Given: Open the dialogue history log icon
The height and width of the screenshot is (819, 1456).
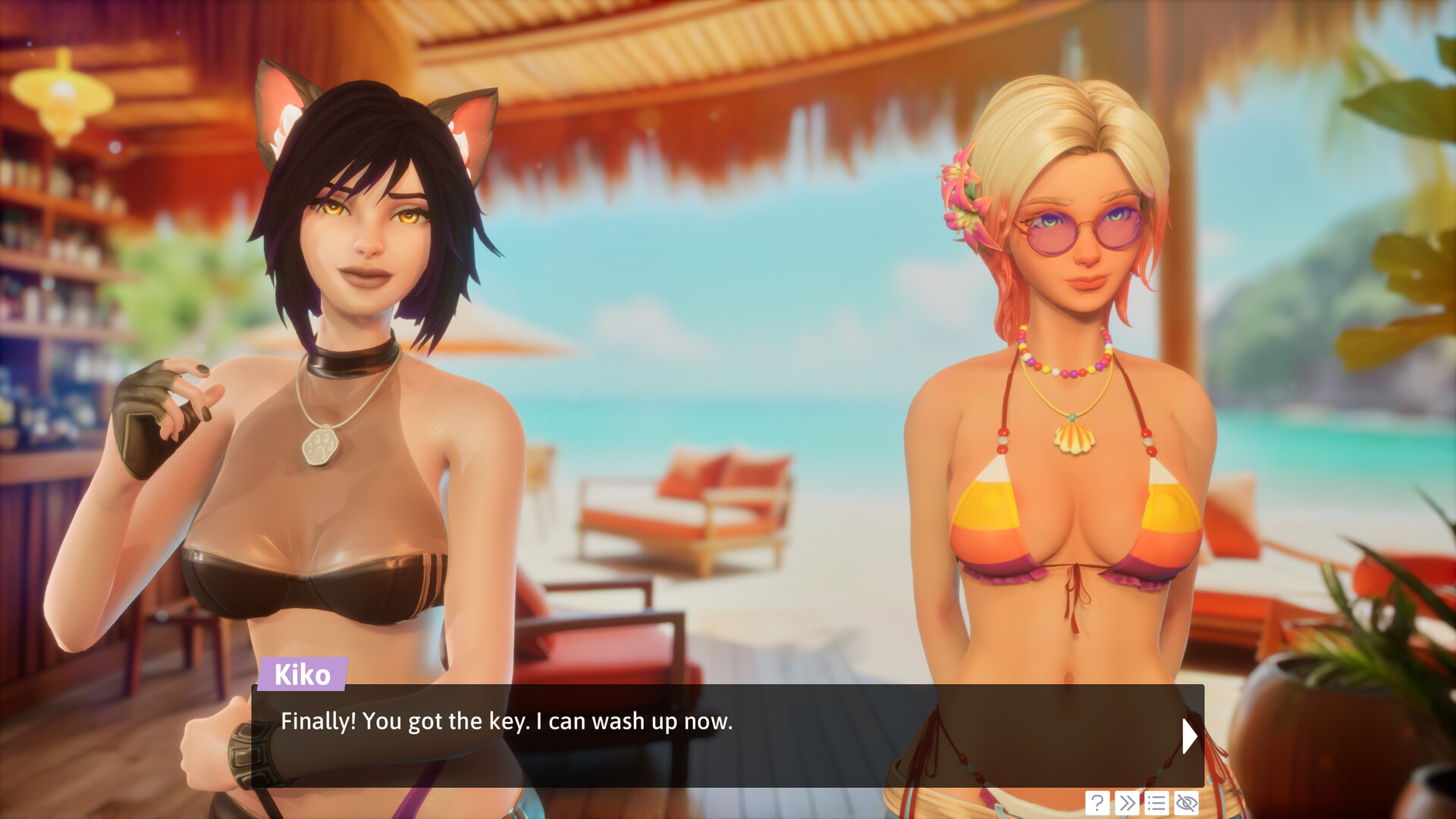Looking at the screenshot, I should (x=1156, y=802).
